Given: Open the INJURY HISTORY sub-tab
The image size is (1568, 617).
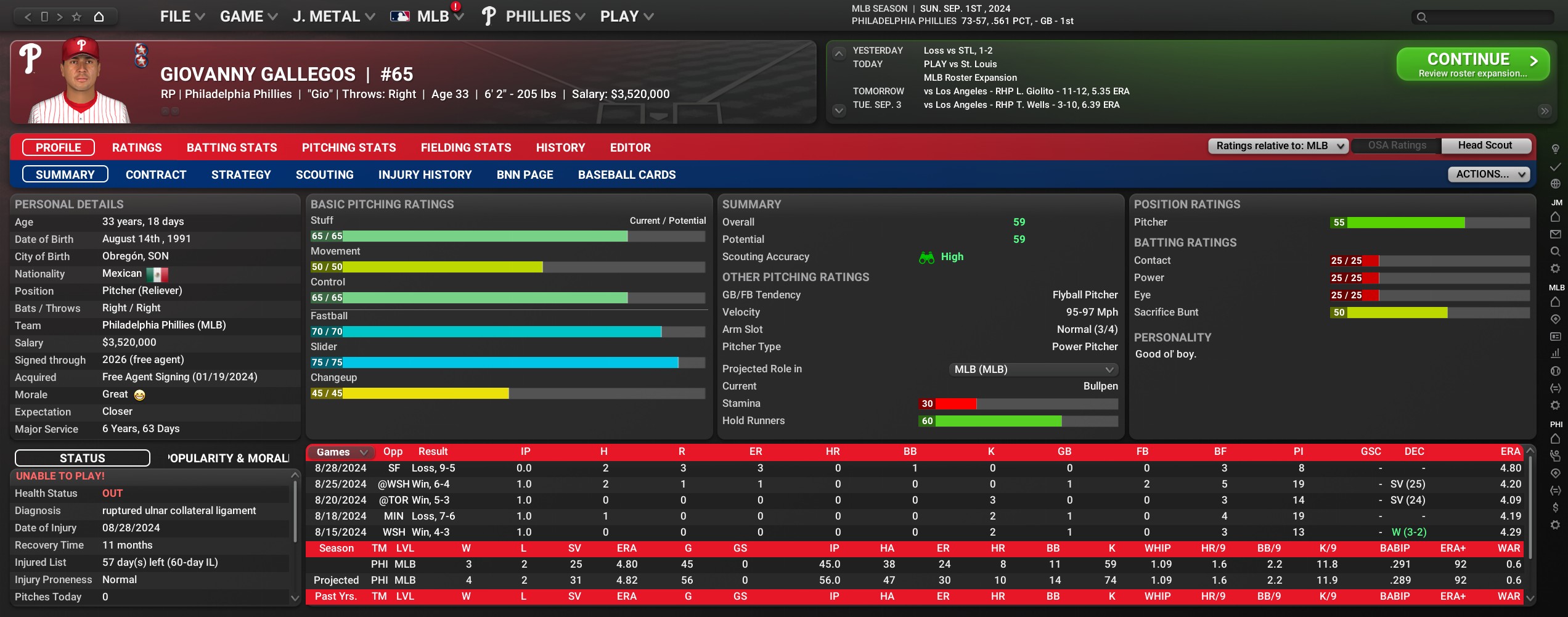Looking at the screenshot, I should [425, 175].
